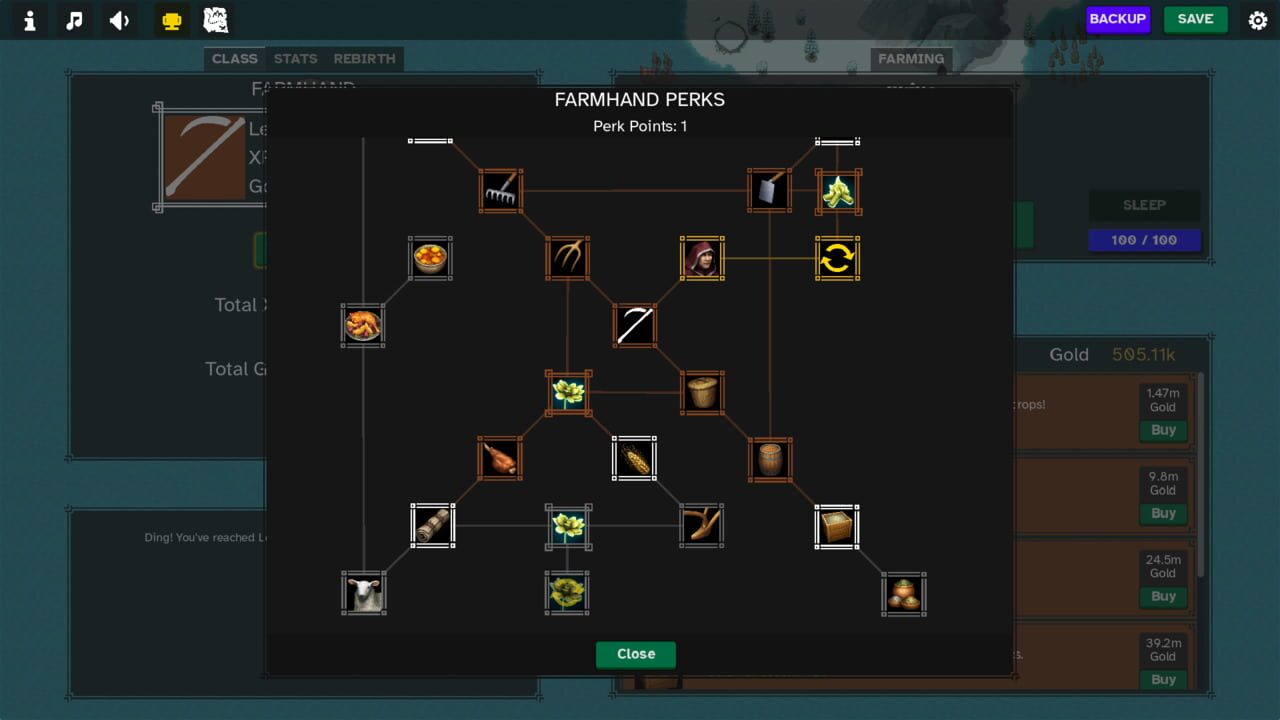Click the carrot perk node
This screenshot has width=1280, height=720.
click(x=501, y=458)
